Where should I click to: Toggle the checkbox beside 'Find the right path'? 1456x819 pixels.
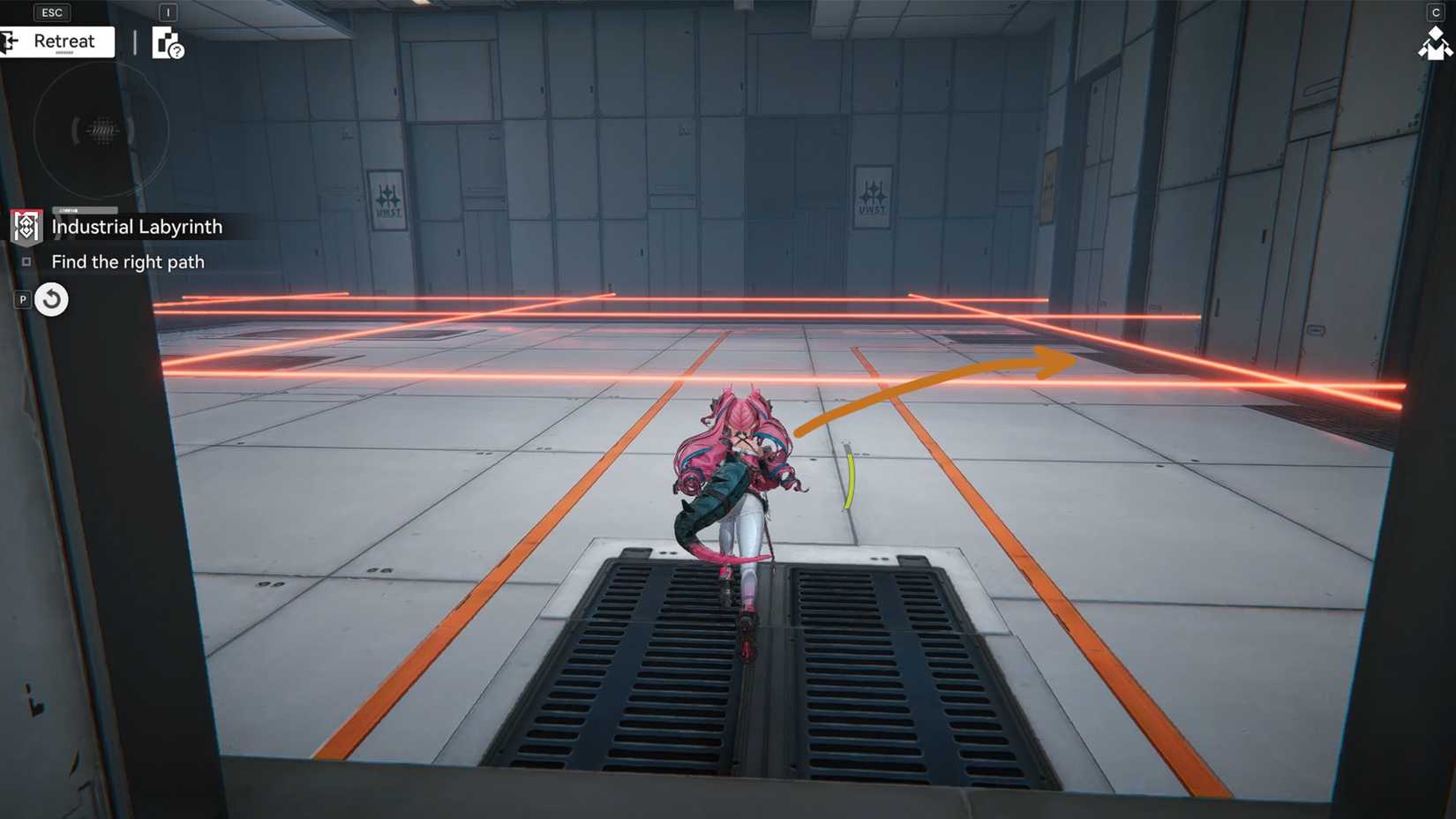26,261
